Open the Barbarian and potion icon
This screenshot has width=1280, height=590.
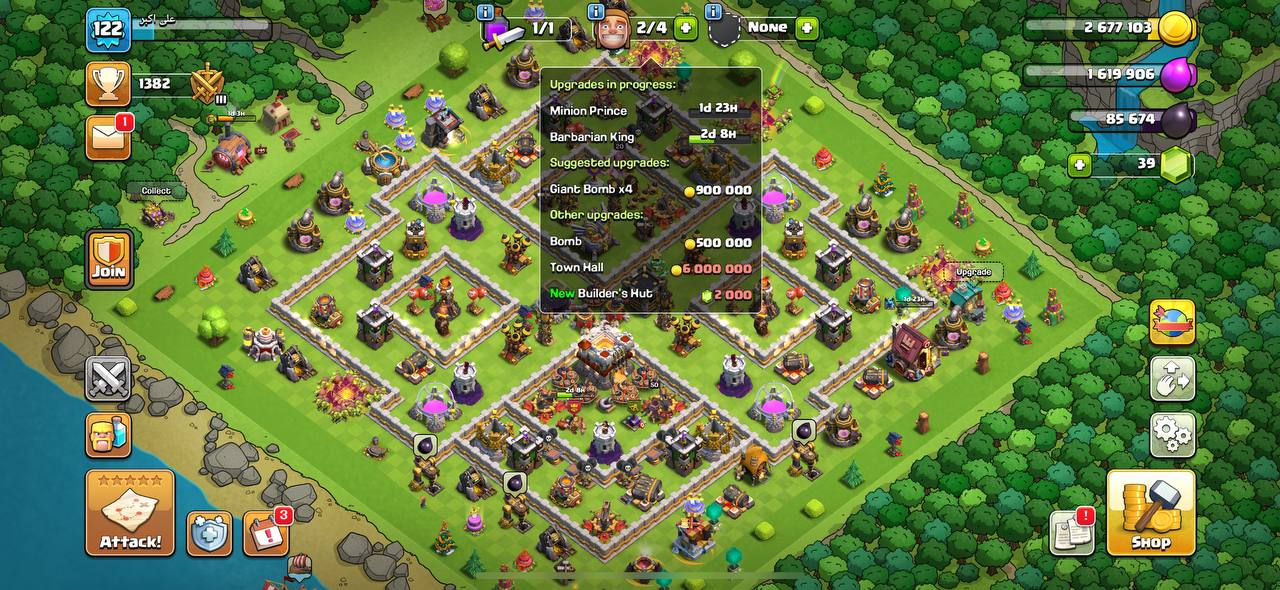pyautogui.click(x=108, y=435)
